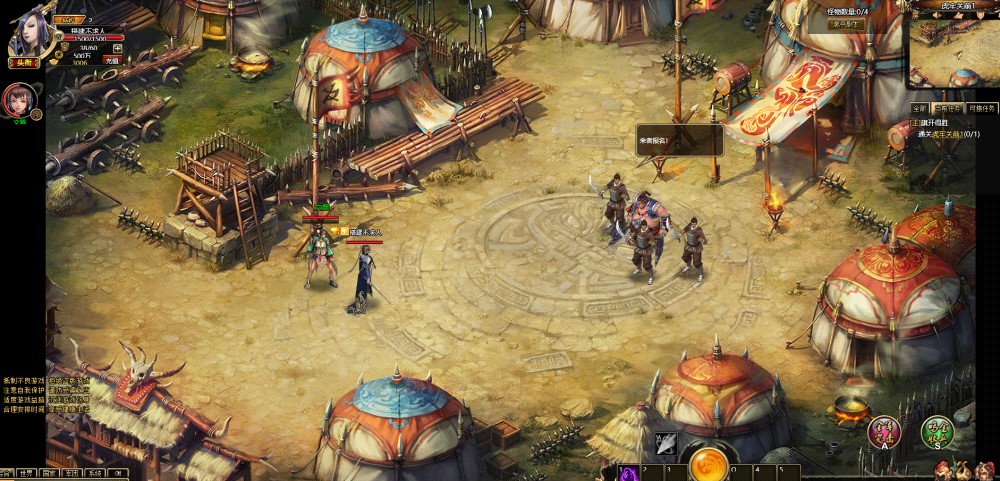The image size is (1000, 481).
Task: Activate the green round skill button labeled S
Action: 937,431
